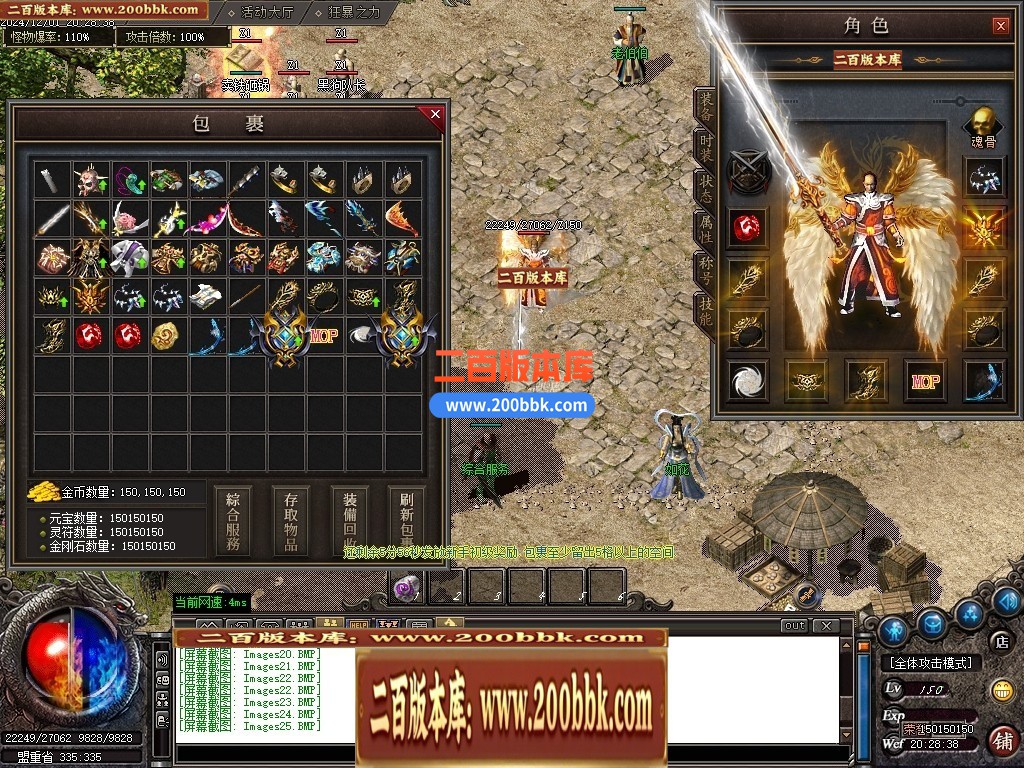The width and height of the screenshot is (1024, 768).
Task: Select the gold nugget item in the bag
Action: coord(166,336)
